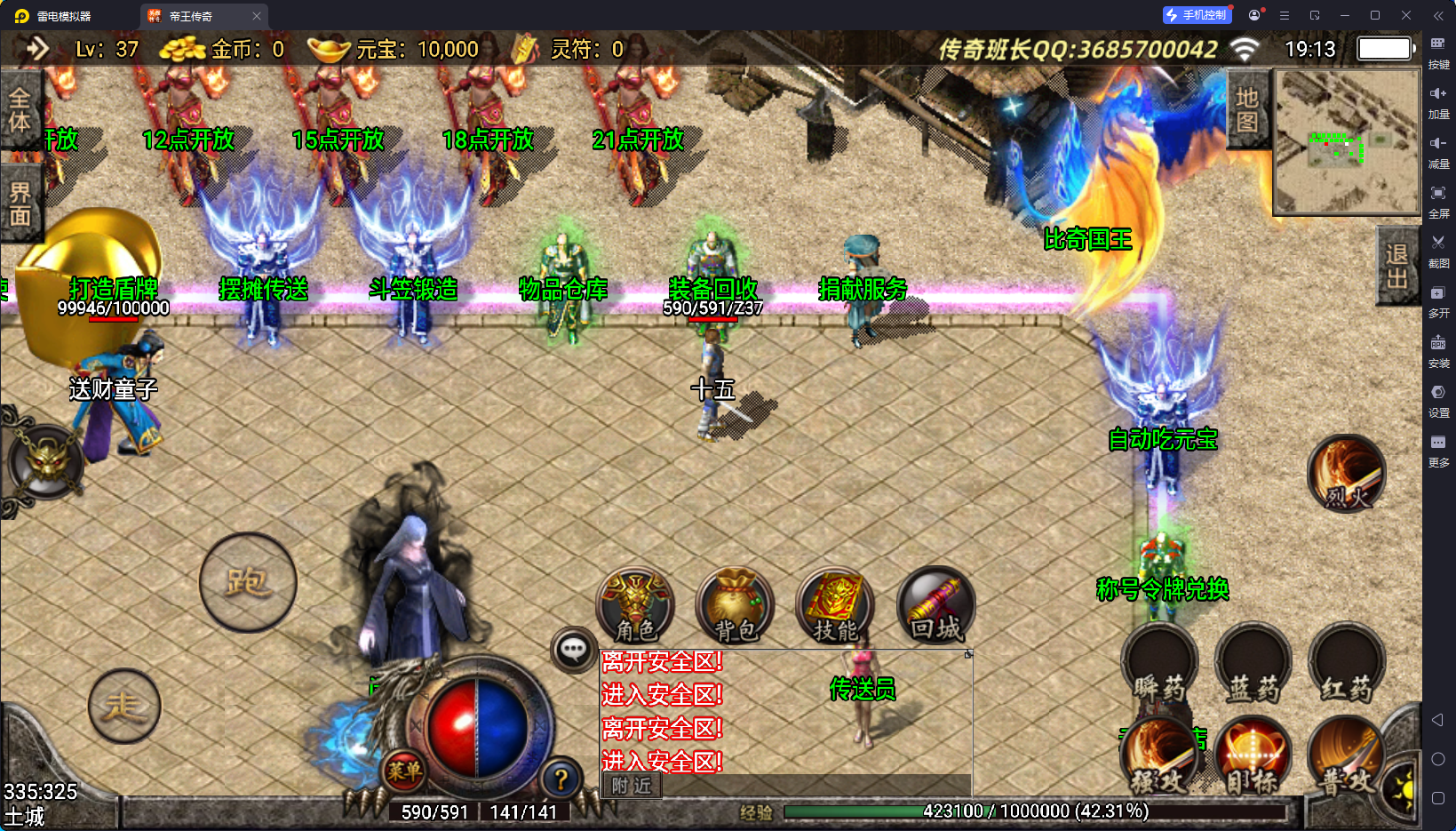Viewport: 1456px width, 831px height.
Task: Tap the 普攻 normal attack button
Action: coord(1346,755)
